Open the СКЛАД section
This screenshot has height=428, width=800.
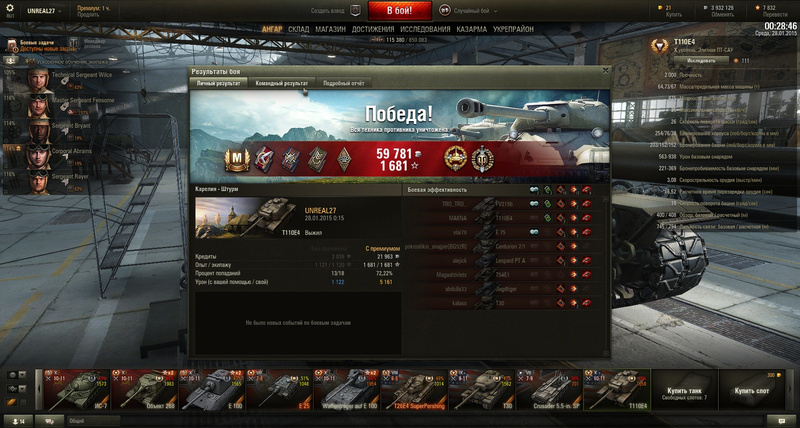point(298,30)
